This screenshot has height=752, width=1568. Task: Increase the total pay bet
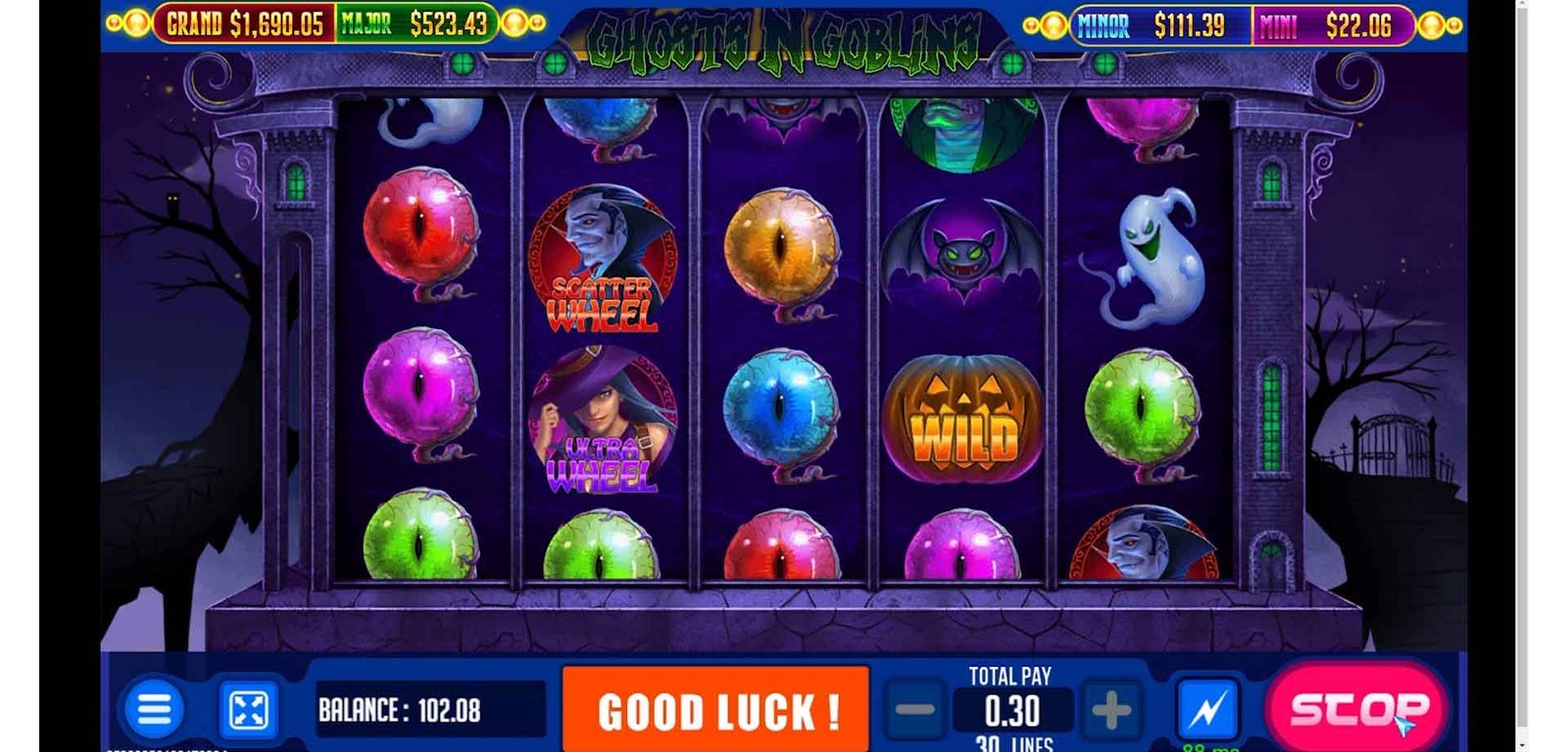click(x=1110, y=710)
